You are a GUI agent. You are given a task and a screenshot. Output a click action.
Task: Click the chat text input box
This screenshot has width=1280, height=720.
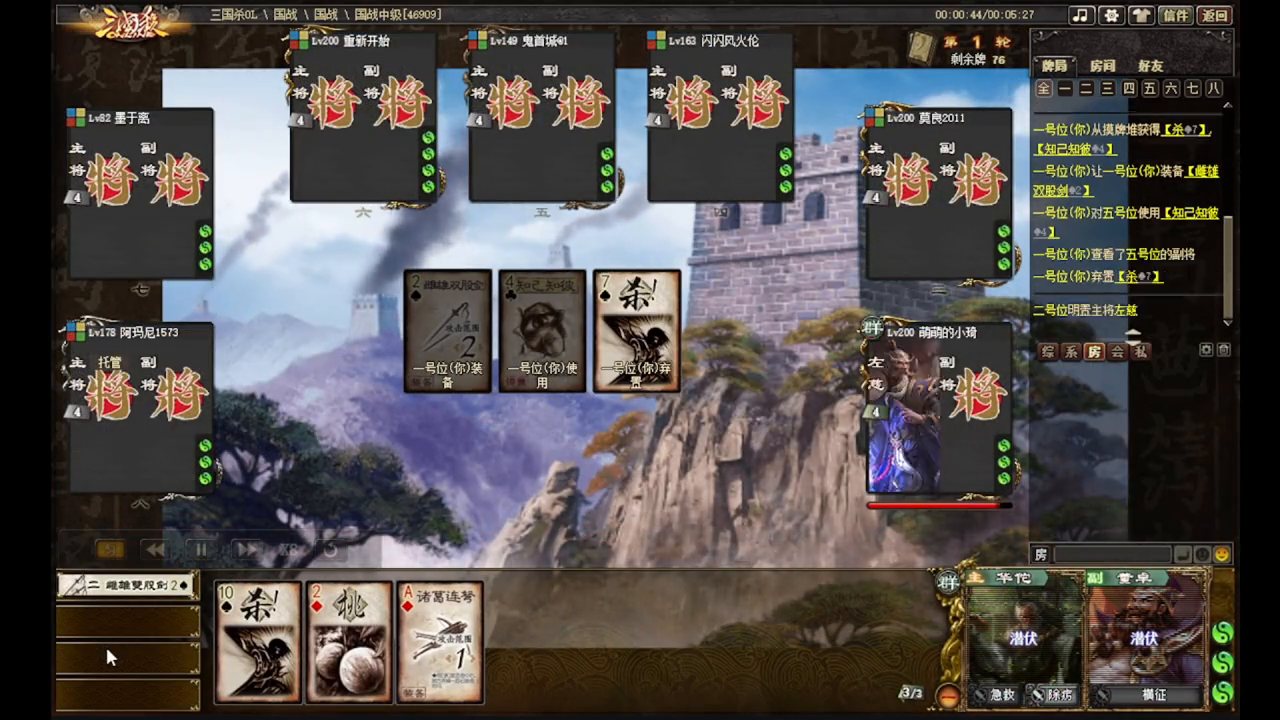(x=1112, y=554)
